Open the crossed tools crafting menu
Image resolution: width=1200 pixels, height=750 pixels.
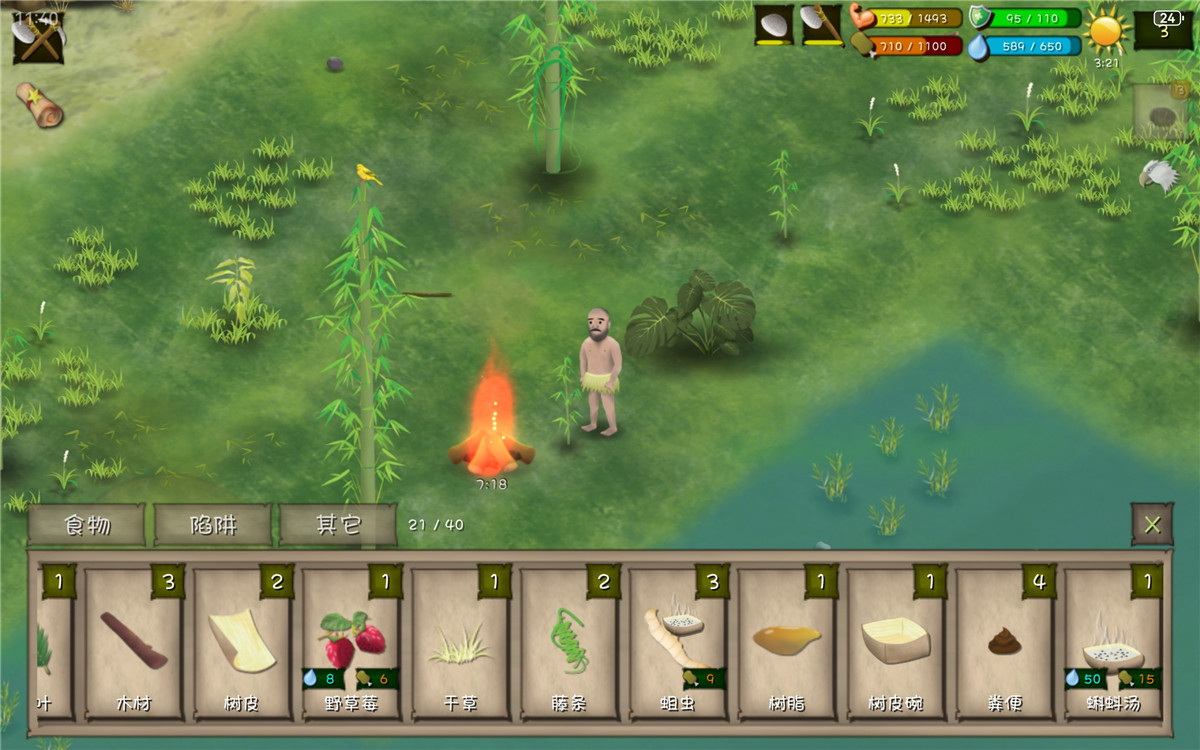tap(38, 38)
